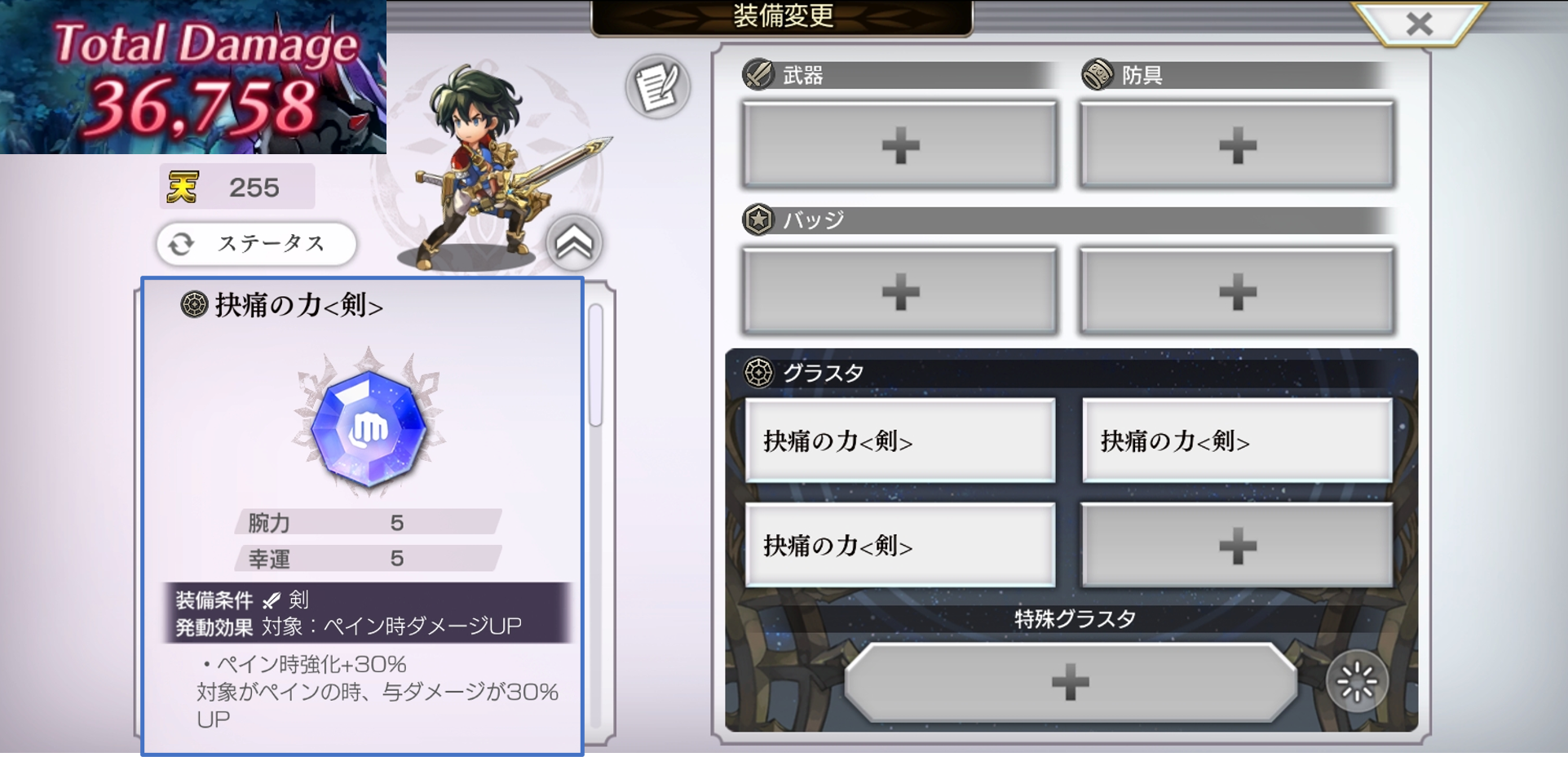Close the equipment change screen
The height and width of the screenshot is (757, 1568).
tap(1419, 24)
